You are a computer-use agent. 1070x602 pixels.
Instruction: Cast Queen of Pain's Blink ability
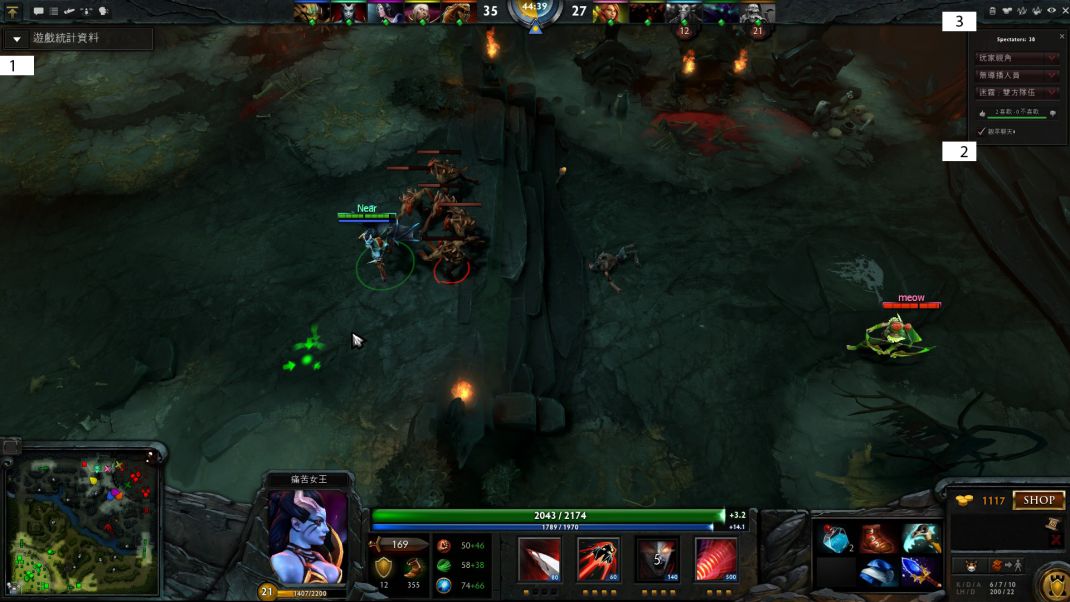pos(598,558)
